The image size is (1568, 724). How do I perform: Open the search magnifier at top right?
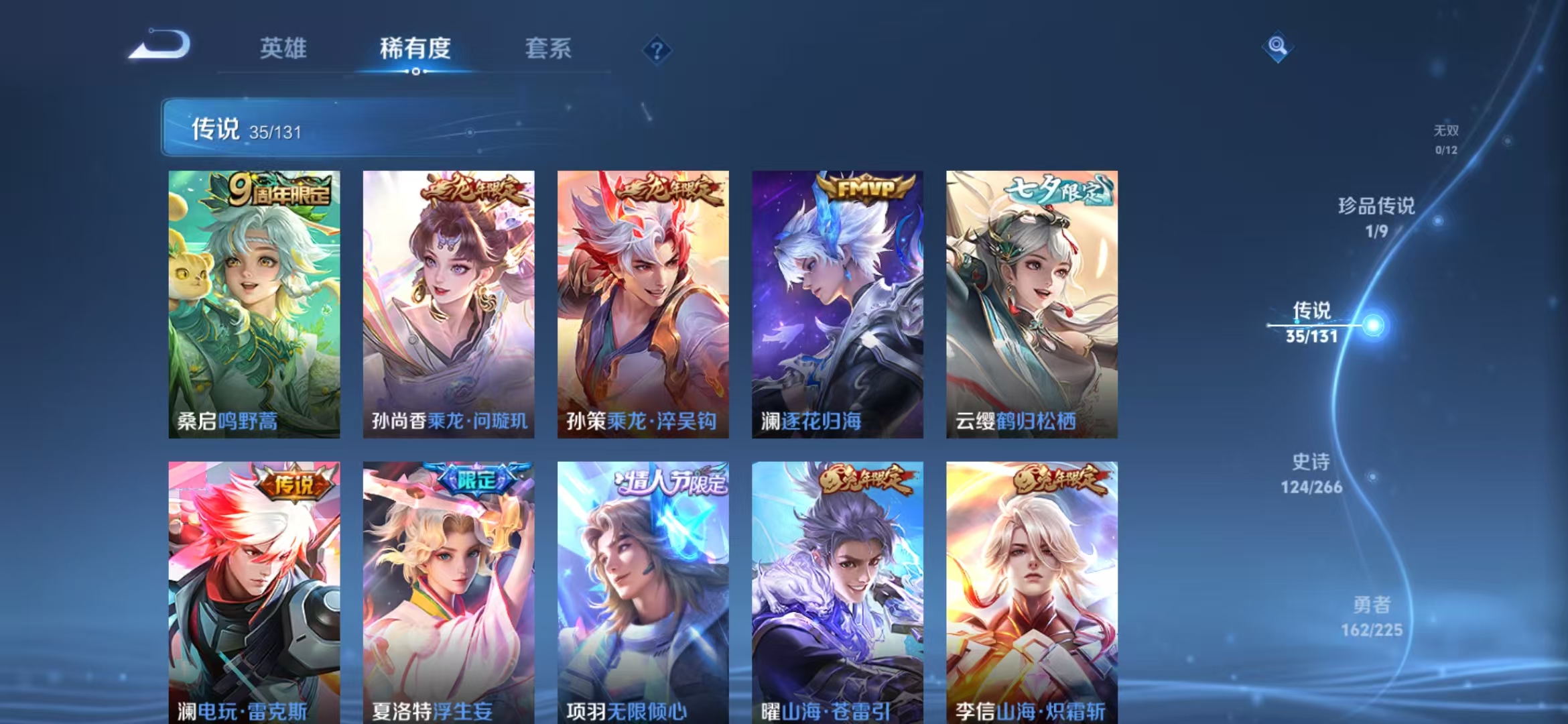[x=1278, y=47]
